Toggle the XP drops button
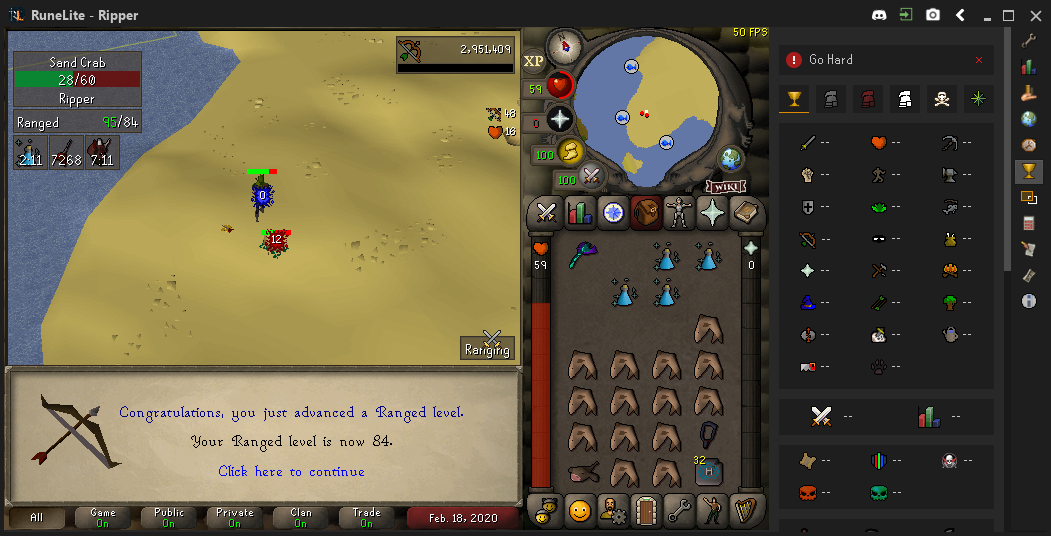Viewport: 1051px width, 536px height. coord(533,61)
